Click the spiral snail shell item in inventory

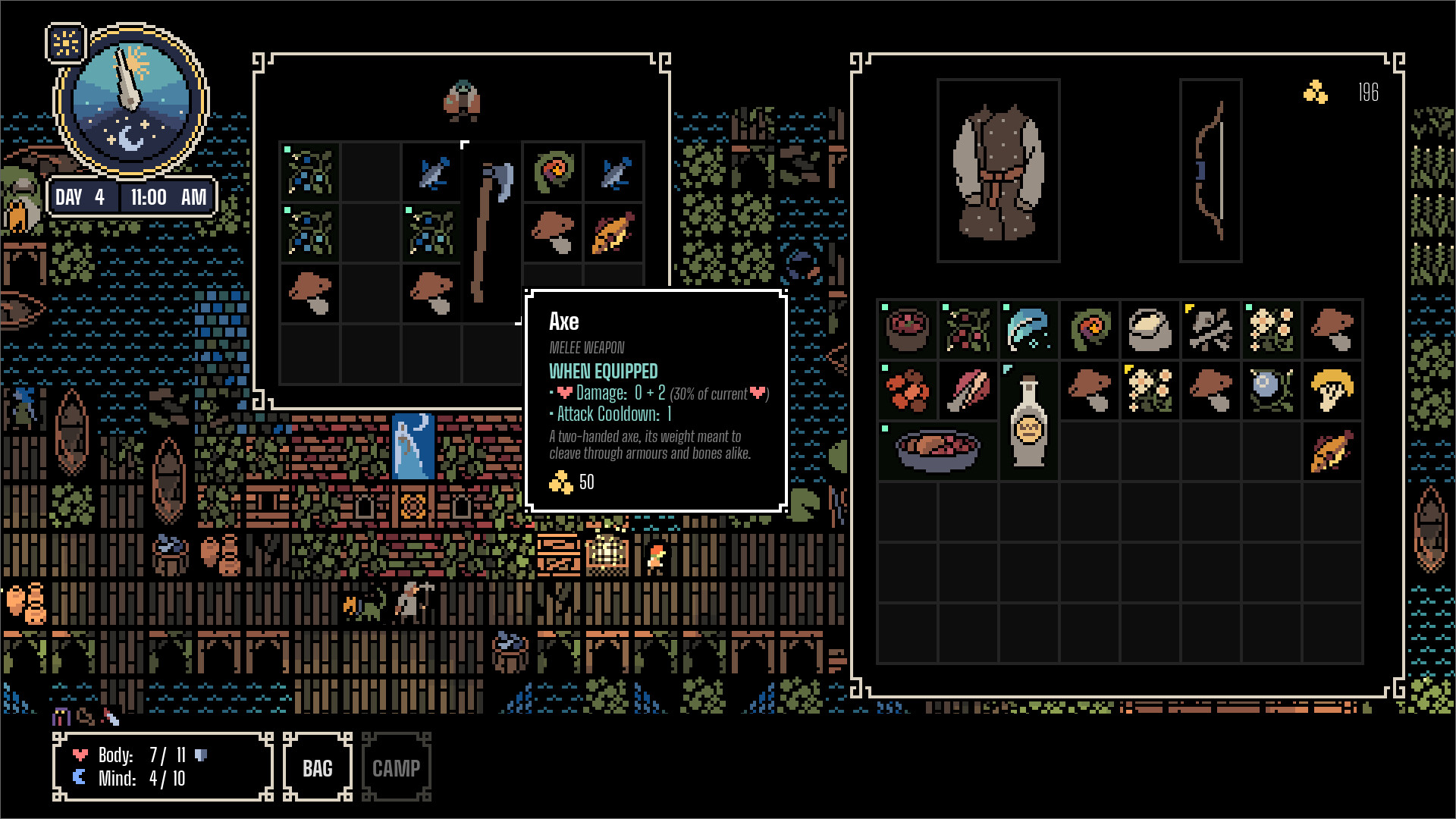tap(1090, 331)
